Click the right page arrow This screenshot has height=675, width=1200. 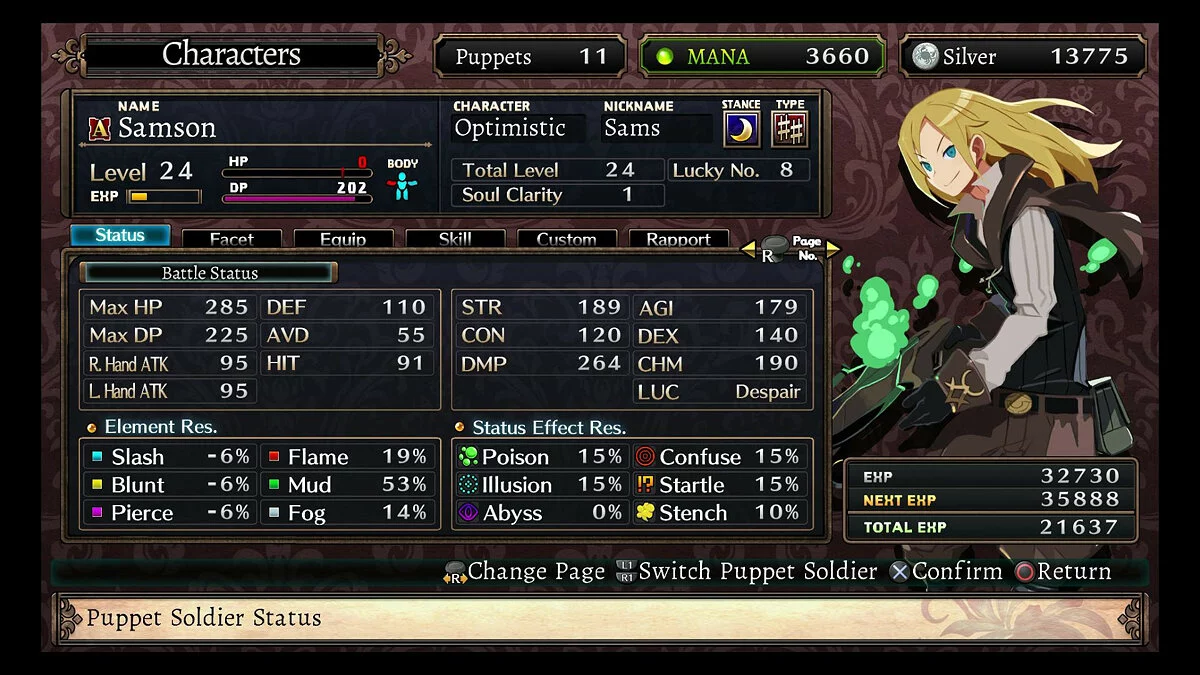click(833, 250)
